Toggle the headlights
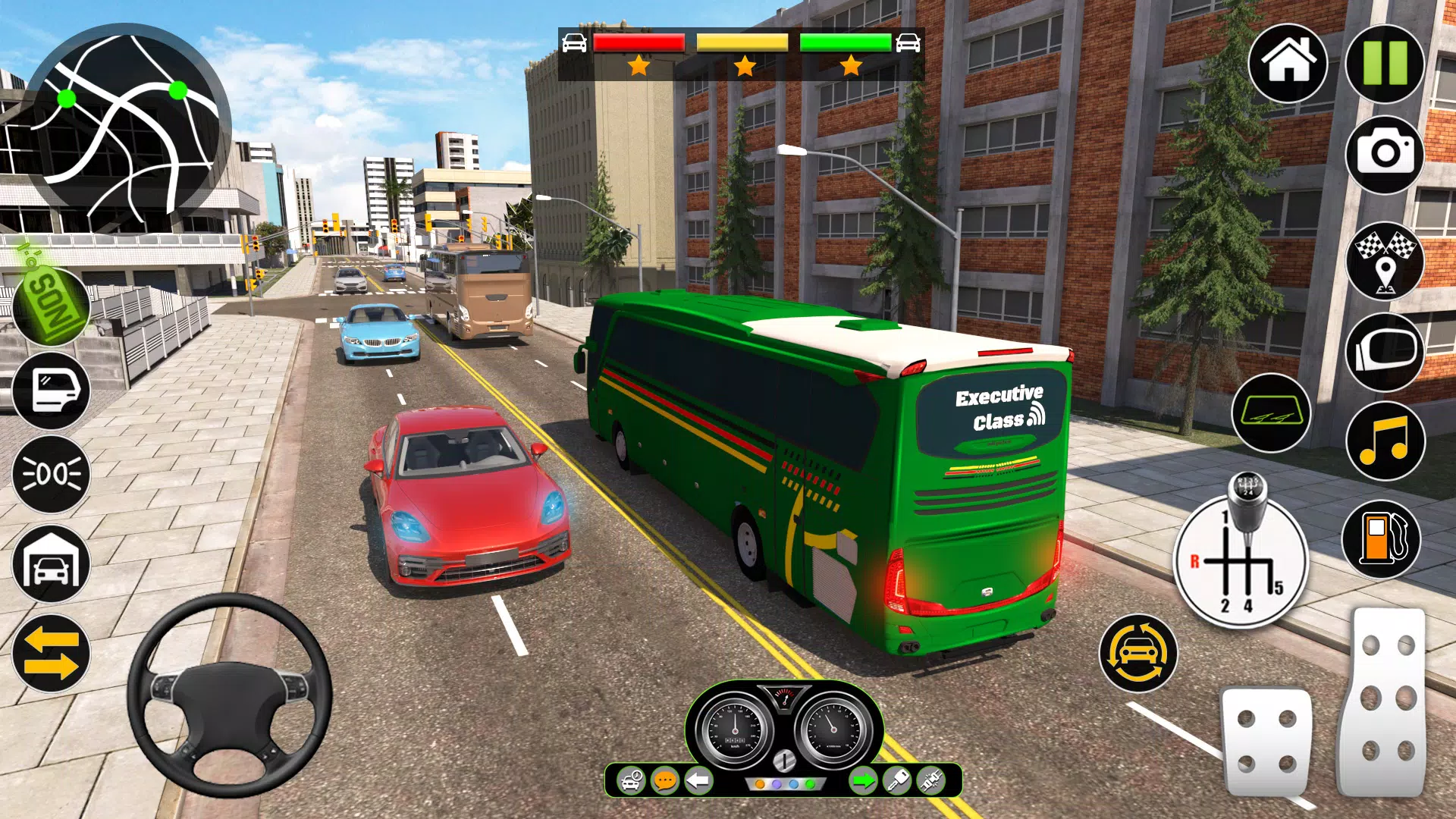The height and width of the screenshot is (819, 1456). tap(51, 475)
